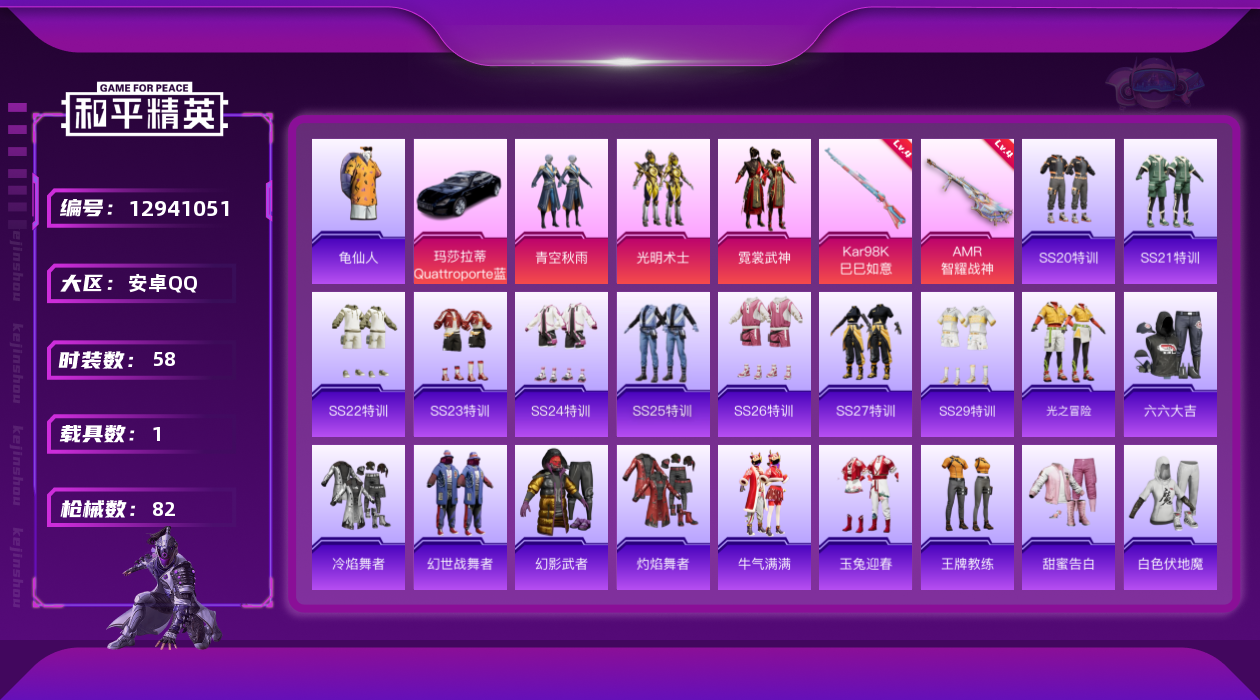View the SS25特训 outfit card

pos(663,364)
